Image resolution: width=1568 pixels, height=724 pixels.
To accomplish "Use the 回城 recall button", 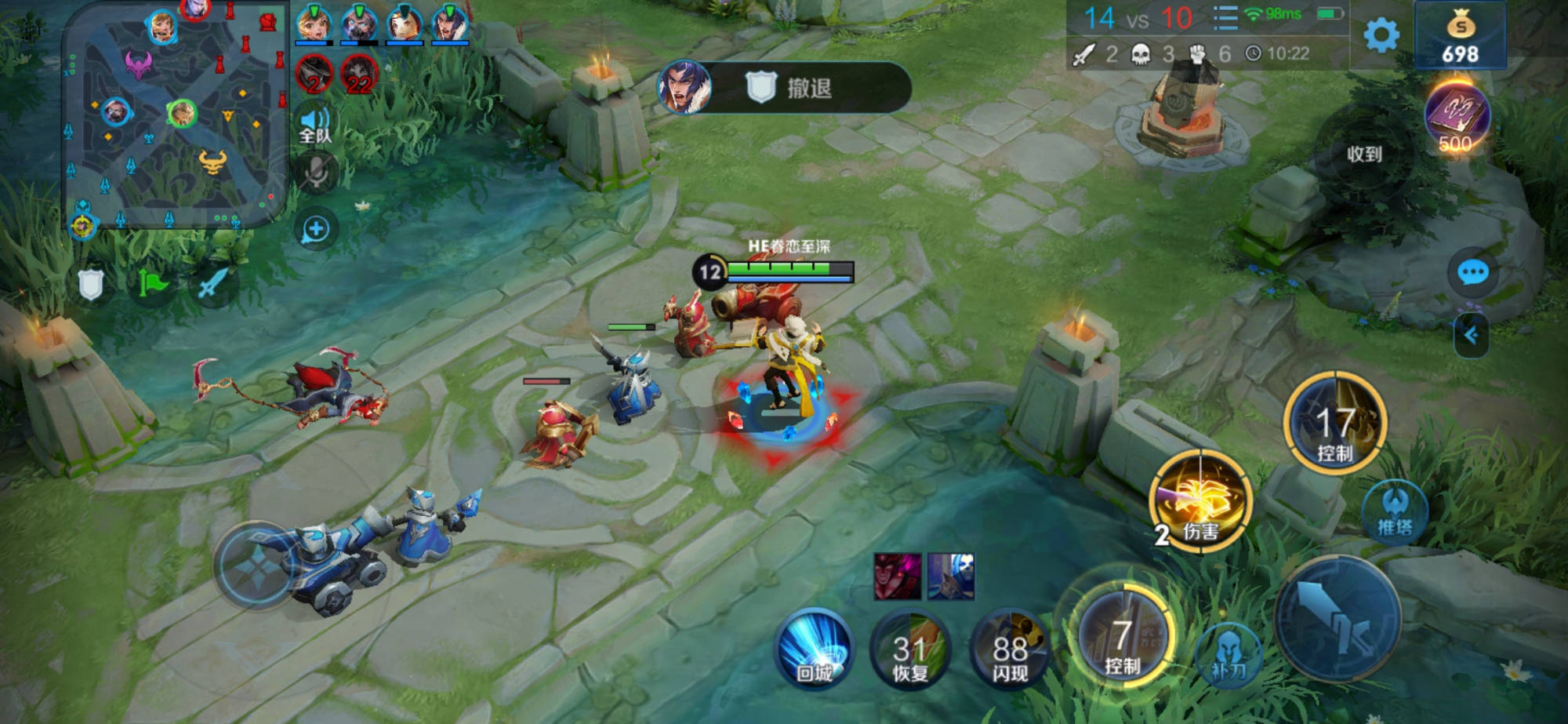I will click(x=815, y=649).
